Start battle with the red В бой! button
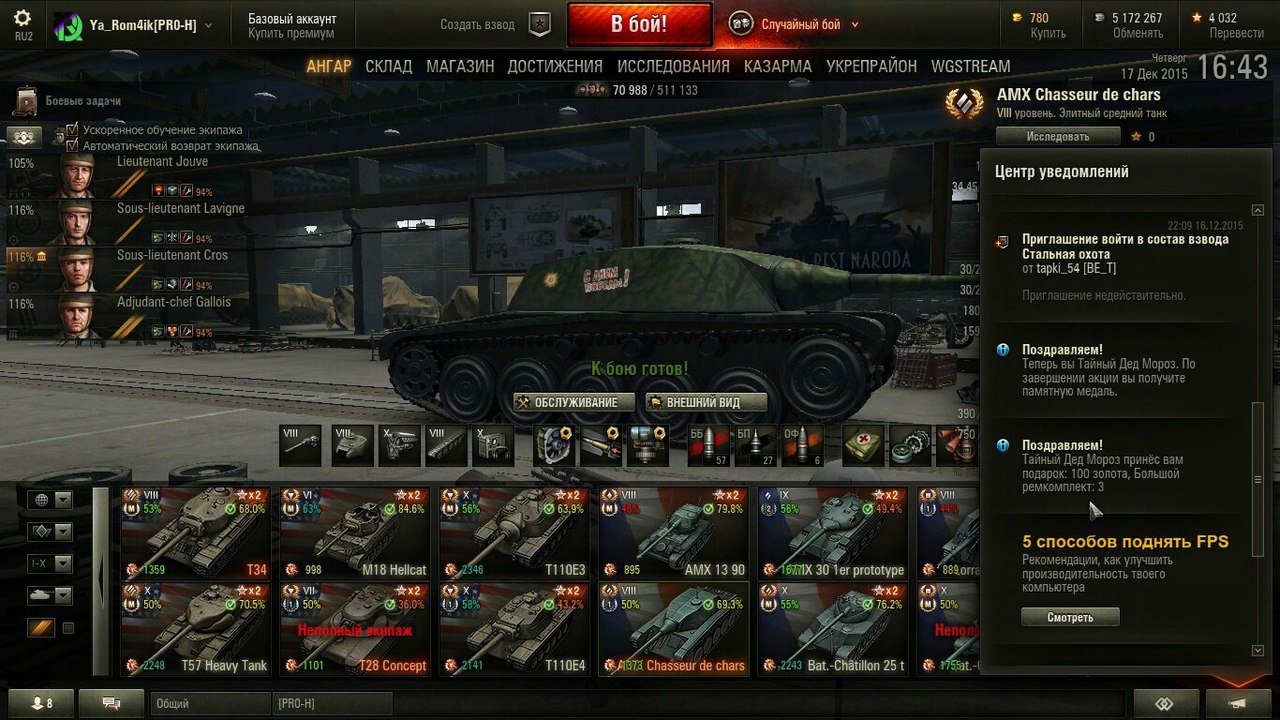1280x720 pixels. pyautogui.click(x=638, y=24)
